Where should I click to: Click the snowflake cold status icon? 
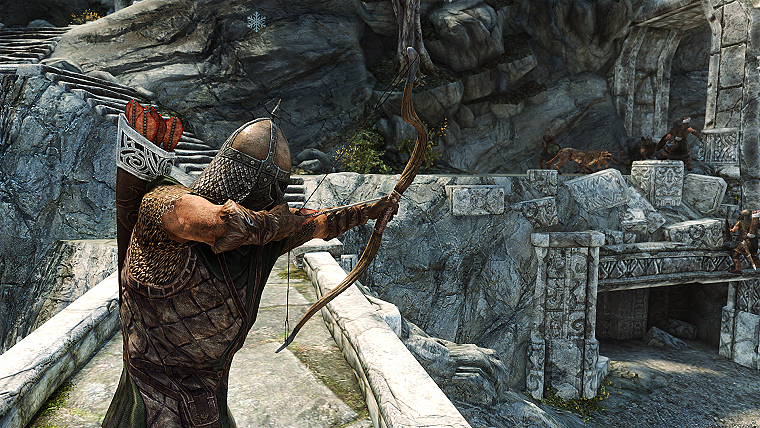257,20
